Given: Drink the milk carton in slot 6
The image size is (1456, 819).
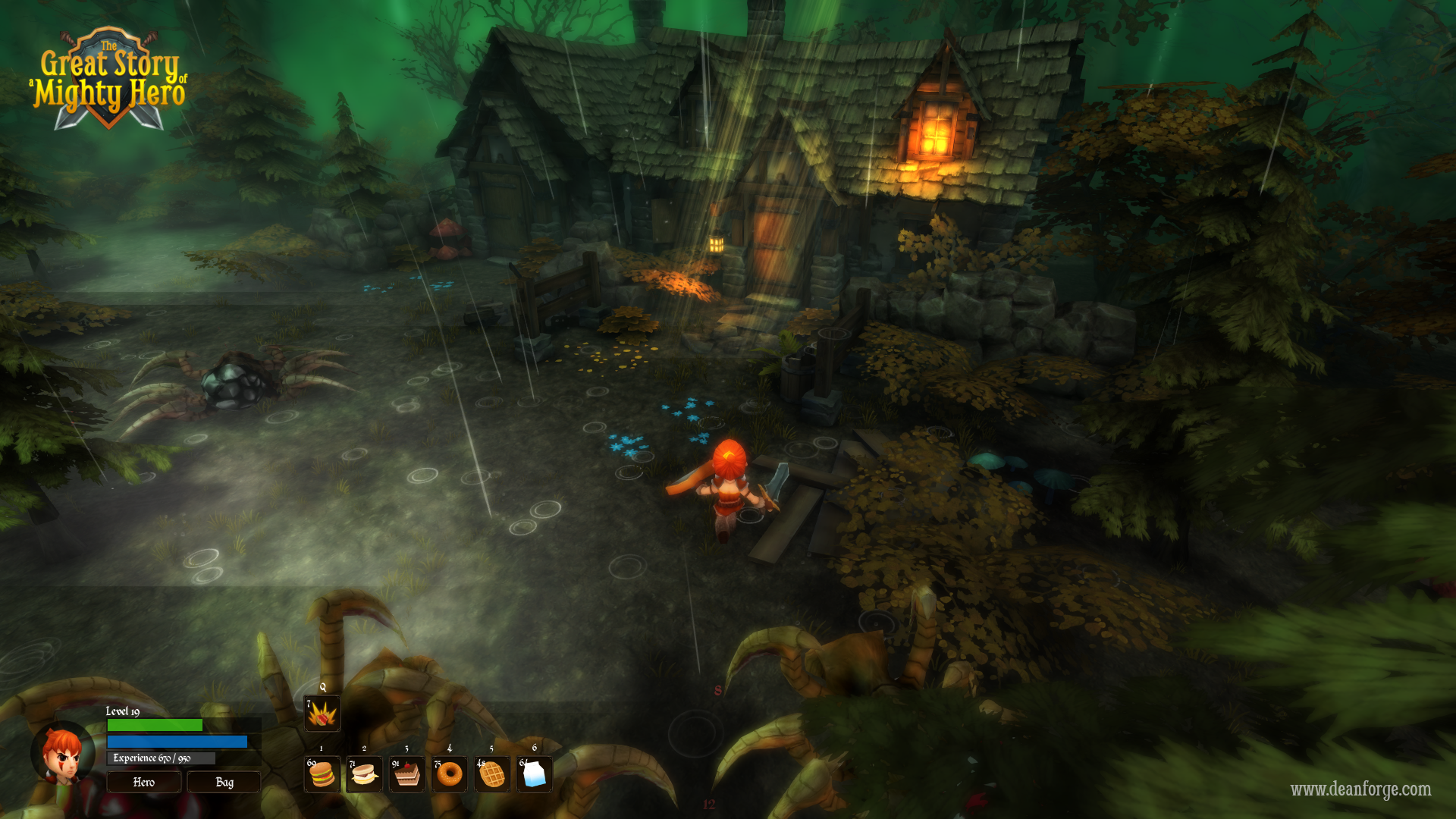Looking at the screenshot, I should (535, 774).
